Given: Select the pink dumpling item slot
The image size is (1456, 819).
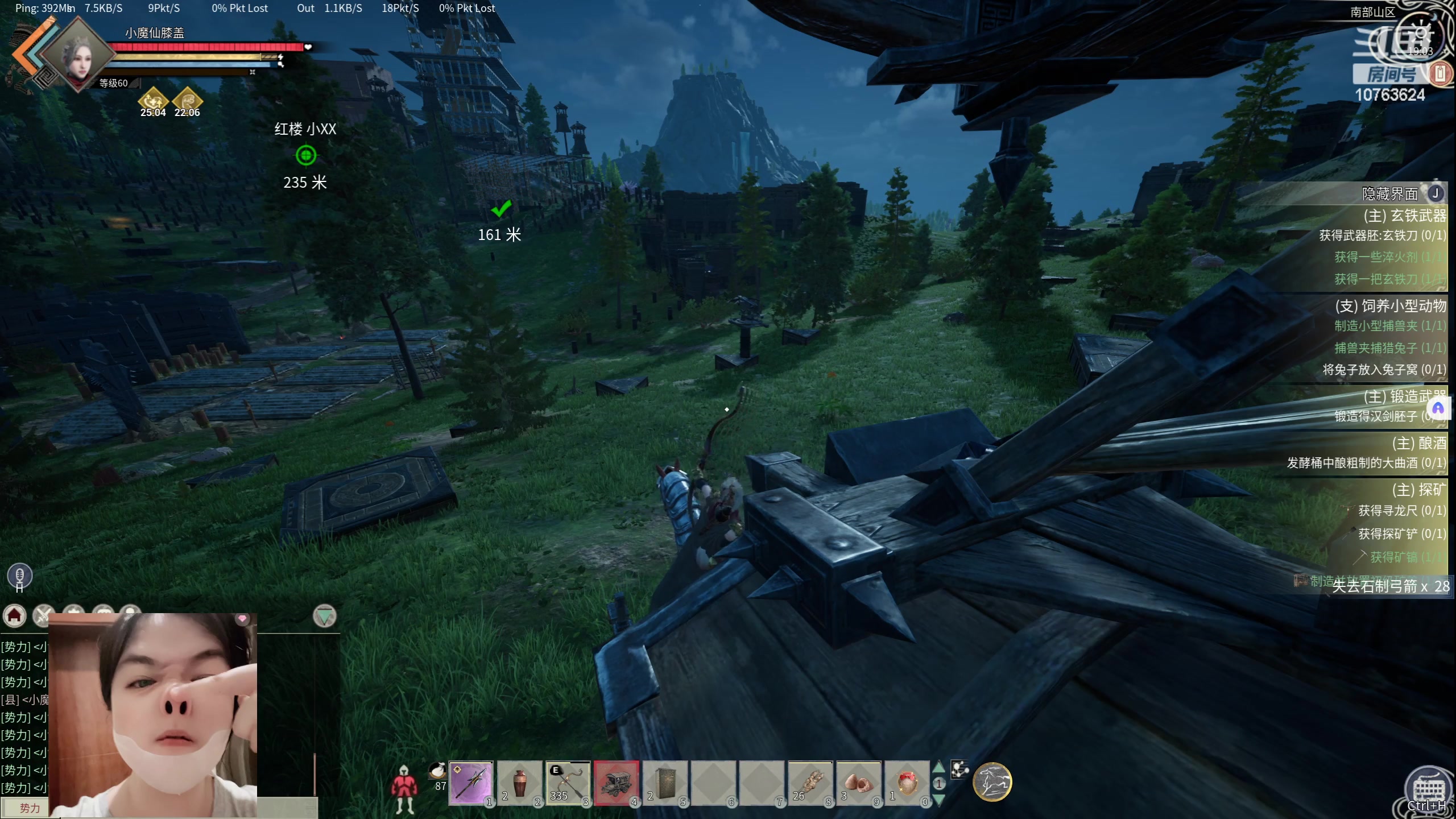Looking at the screenshot, I should tap(859, 783).
